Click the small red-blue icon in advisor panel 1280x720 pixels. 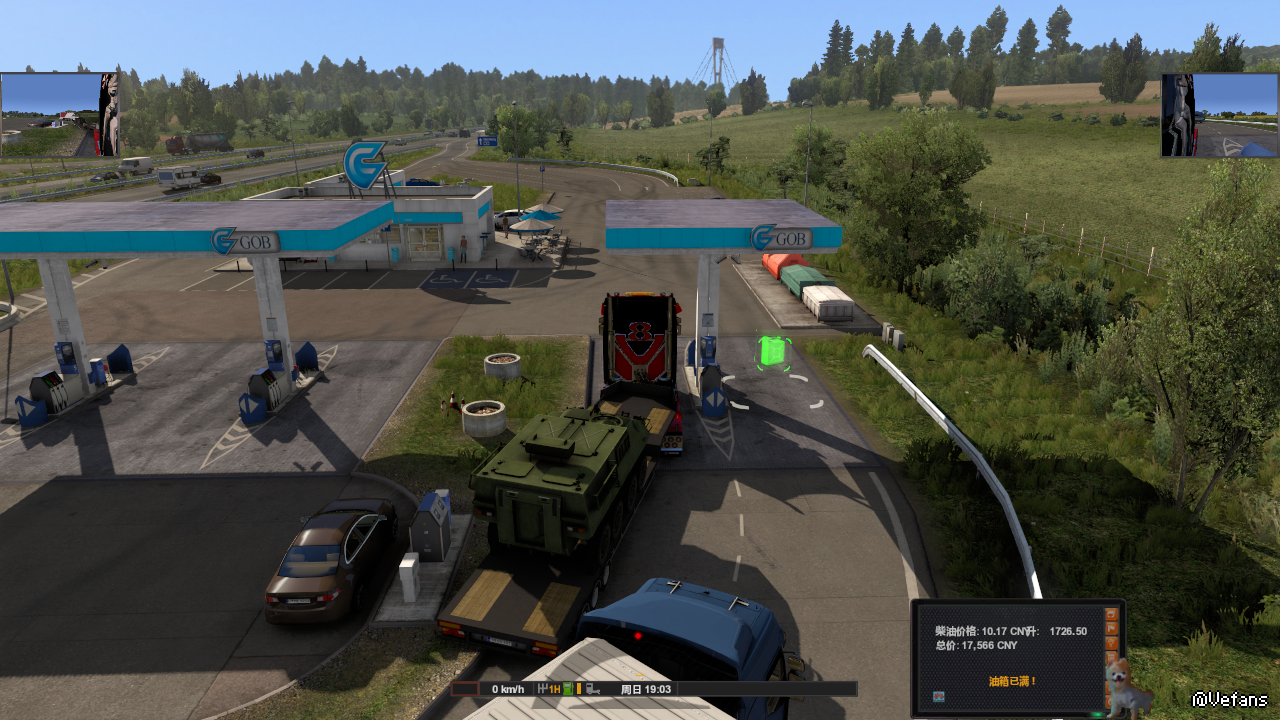point(938,696)
